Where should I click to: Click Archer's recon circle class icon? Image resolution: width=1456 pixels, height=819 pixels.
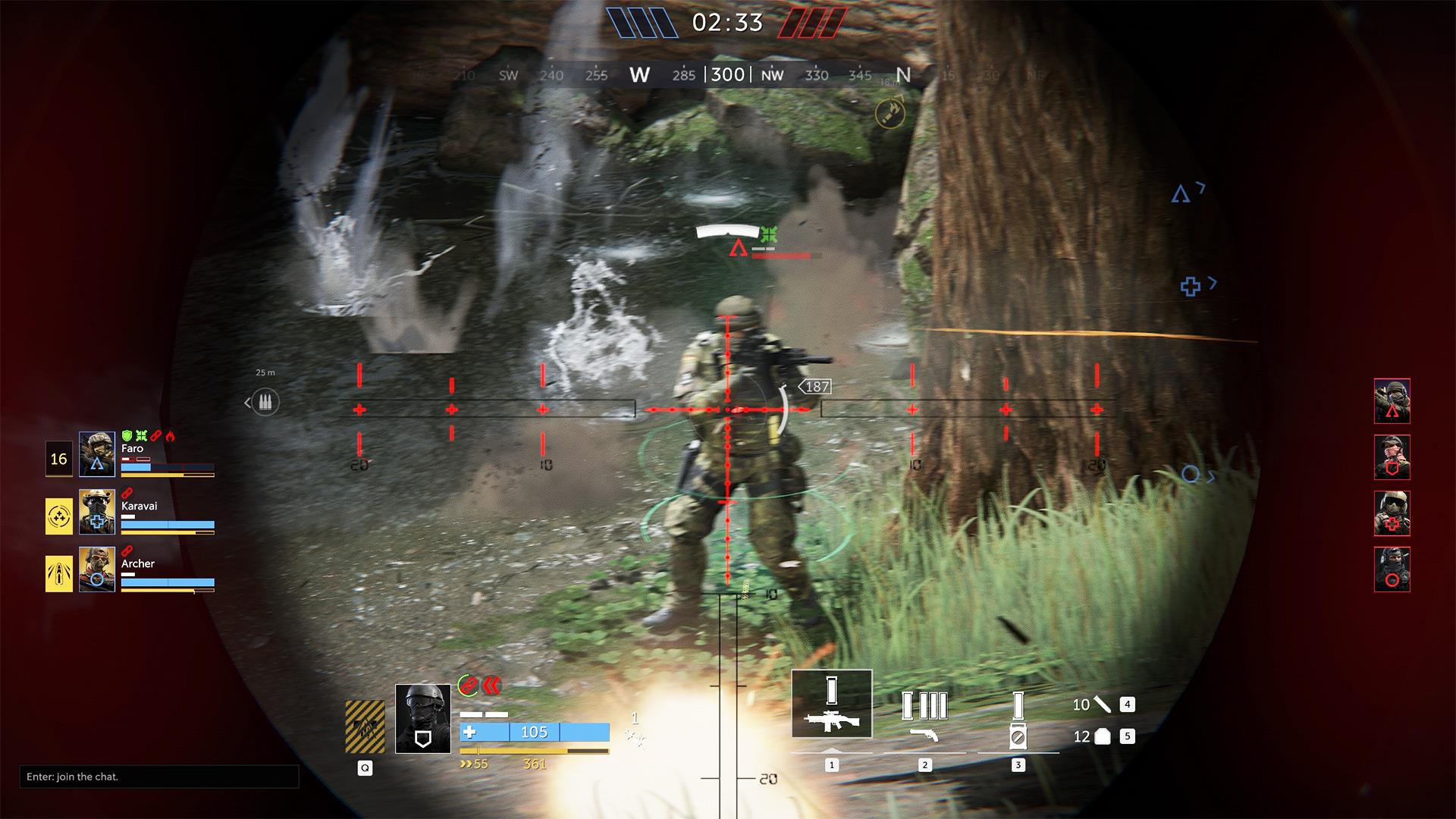96,579
